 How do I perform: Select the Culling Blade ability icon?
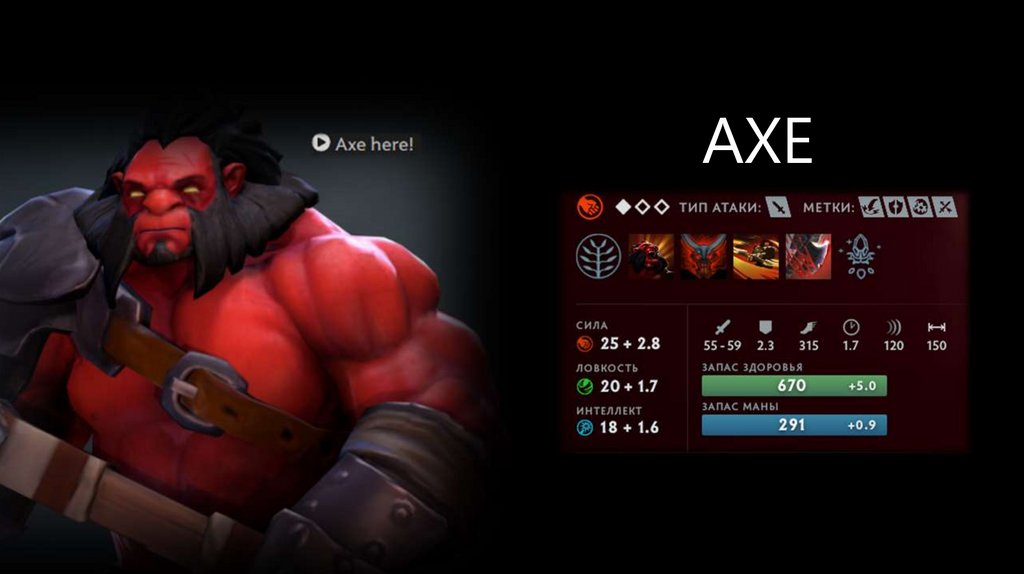coord(808,256)
